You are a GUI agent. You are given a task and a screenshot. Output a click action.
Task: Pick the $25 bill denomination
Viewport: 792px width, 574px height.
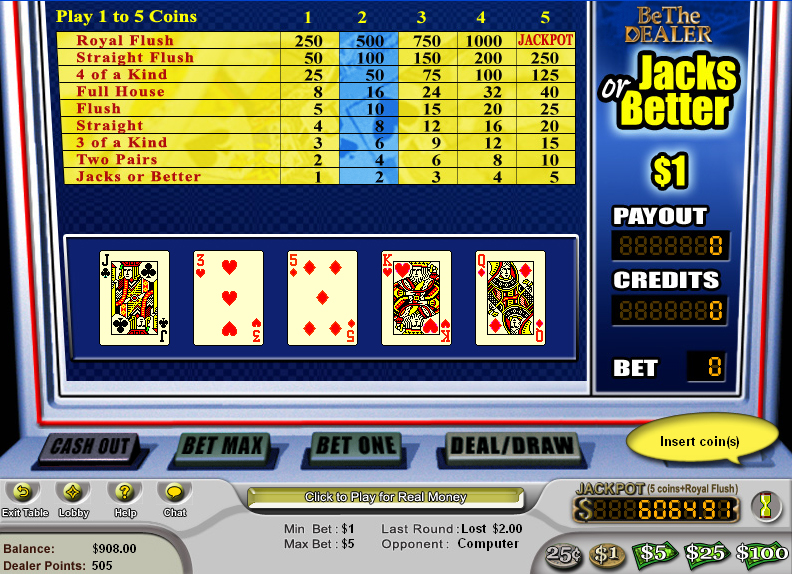tap(707, 553)
